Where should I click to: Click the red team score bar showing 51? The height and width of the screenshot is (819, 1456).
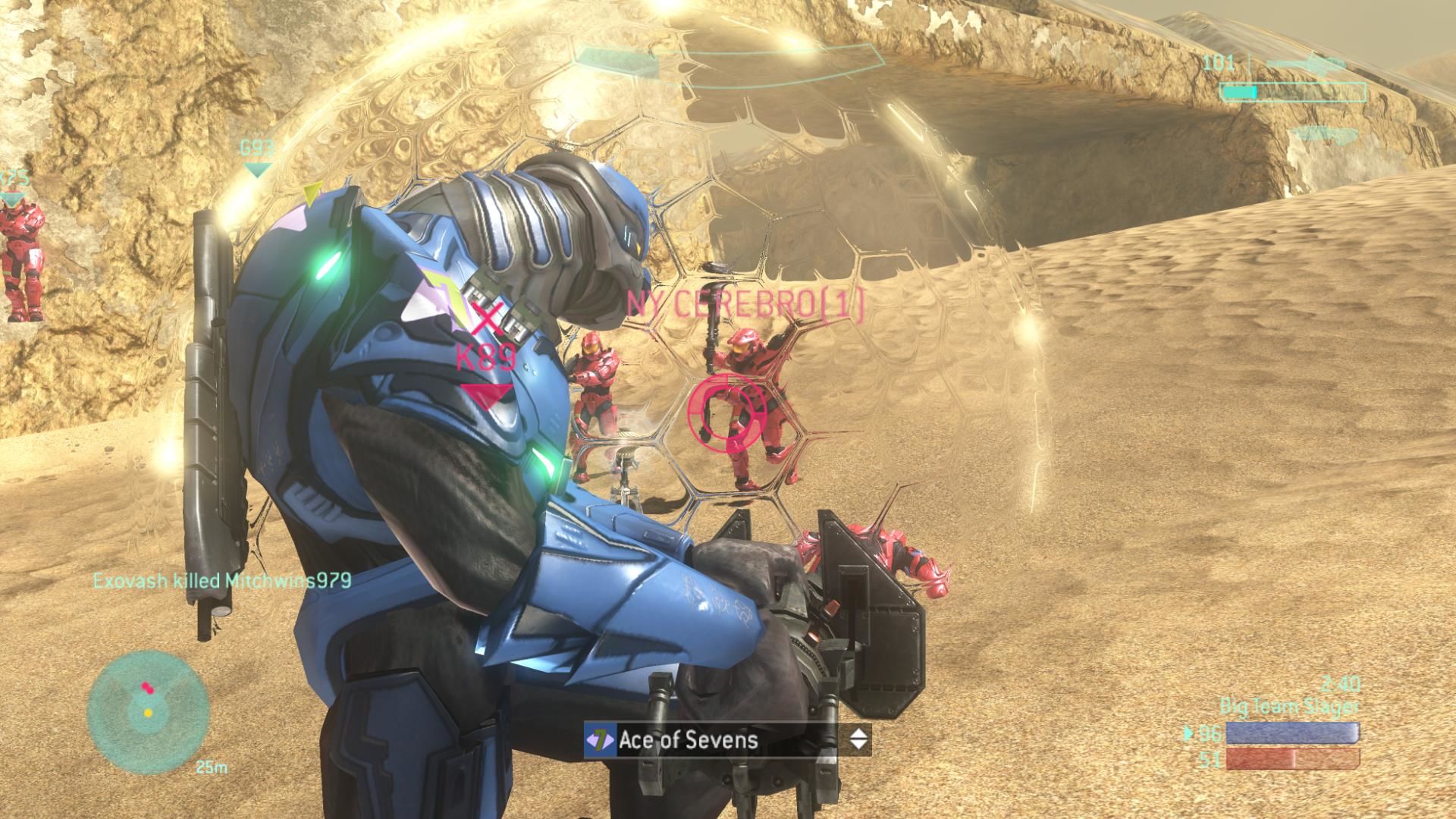point(1294,758)
